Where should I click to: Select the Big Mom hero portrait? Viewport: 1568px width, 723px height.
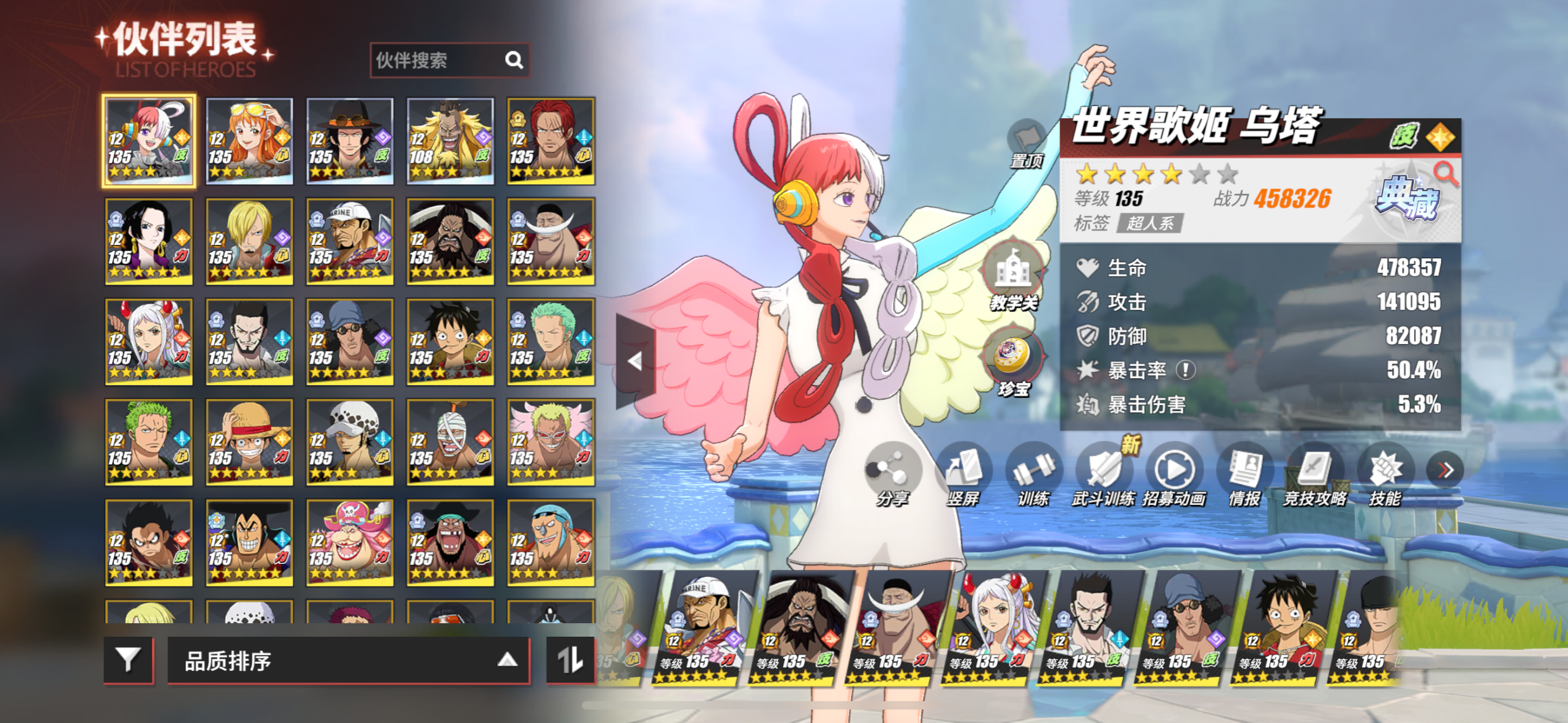point(350,542)
